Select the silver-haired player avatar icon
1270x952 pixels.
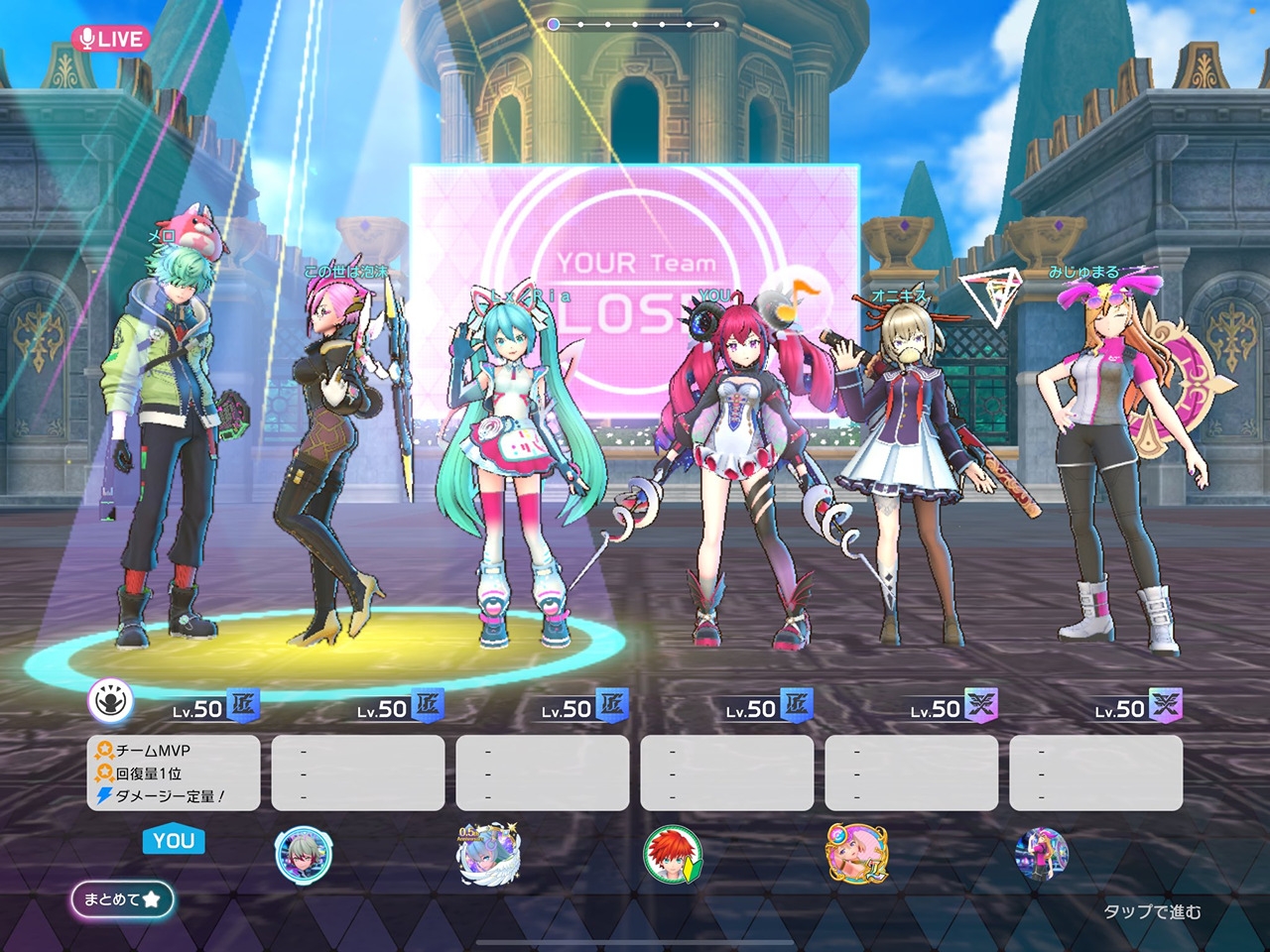coord(303,853)
